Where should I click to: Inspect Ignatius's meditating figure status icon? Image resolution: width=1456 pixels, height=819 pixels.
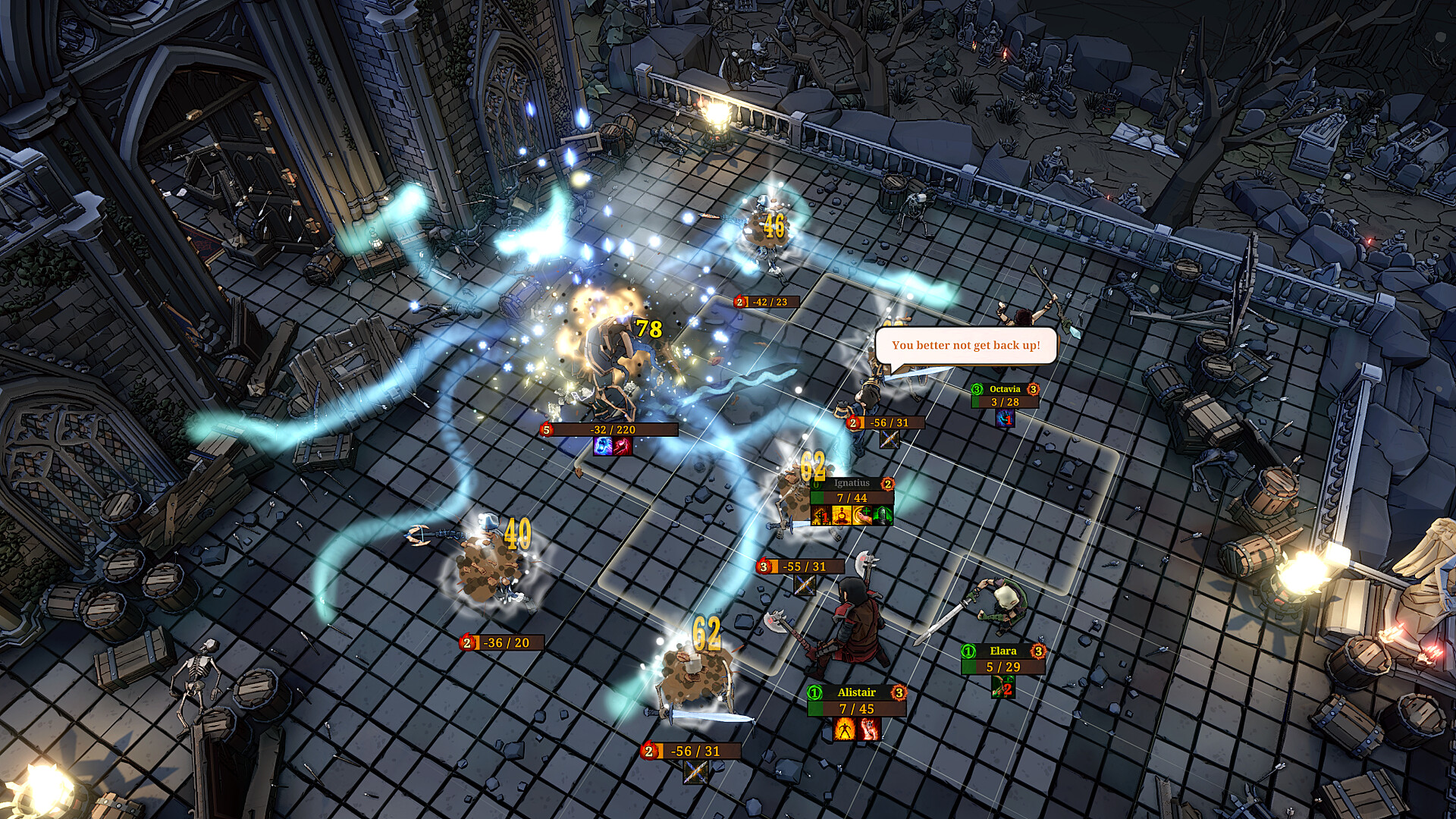(x=842, y=516)
